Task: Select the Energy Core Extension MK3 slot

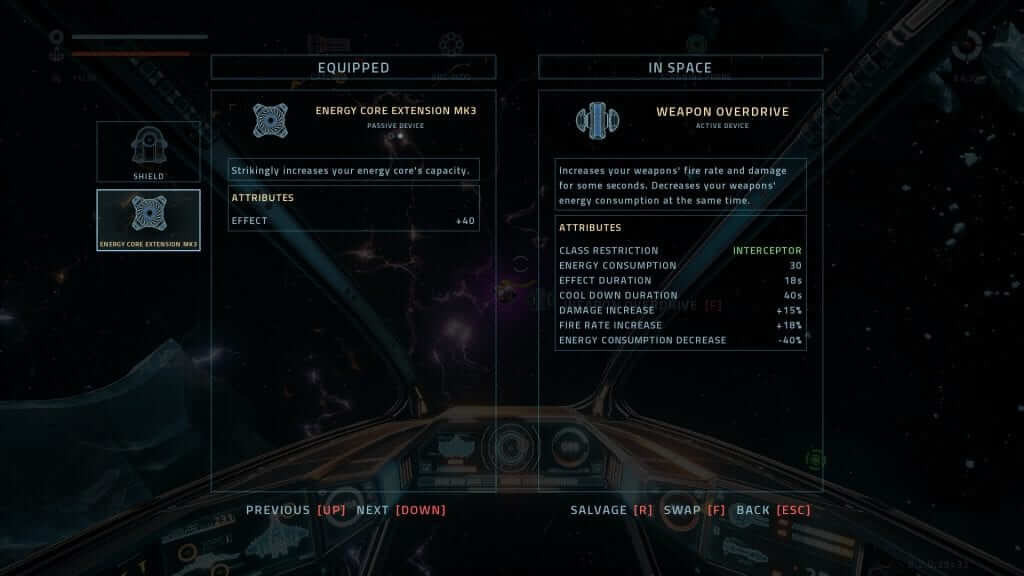Action: [x=148, y=220]
